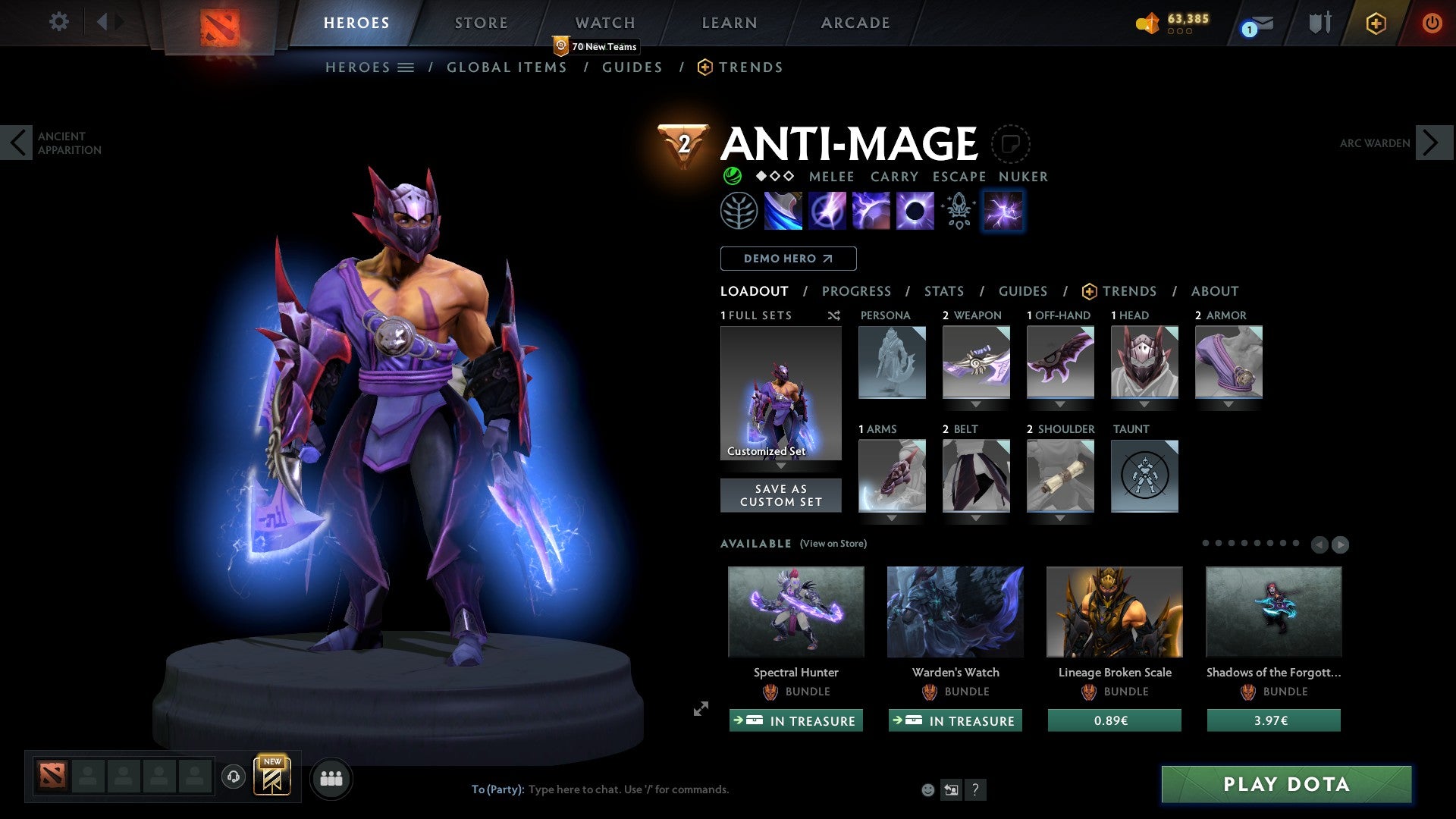View the Mana Void ultimate ability icon
Screen dimensions: 1456x819
click(914, 211)
